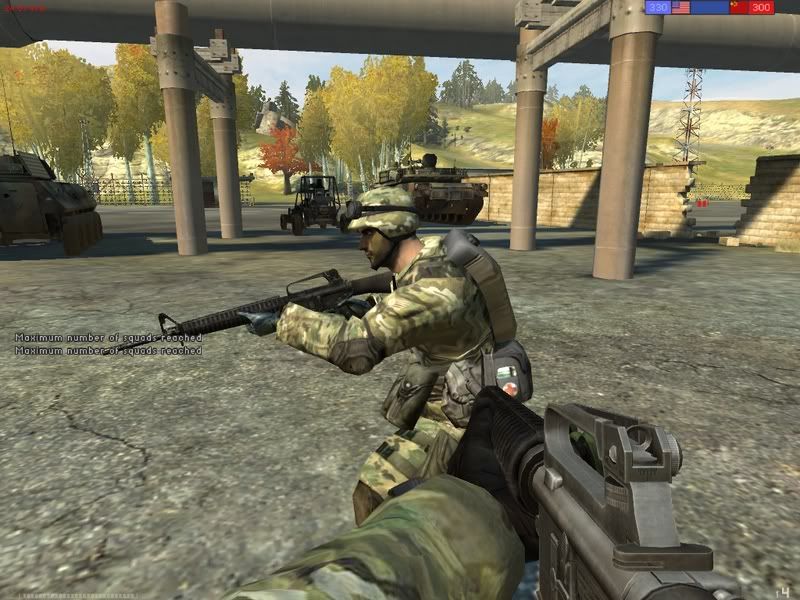
Task: Select the Chinese flag icon
Action: (x=739, y=8)
